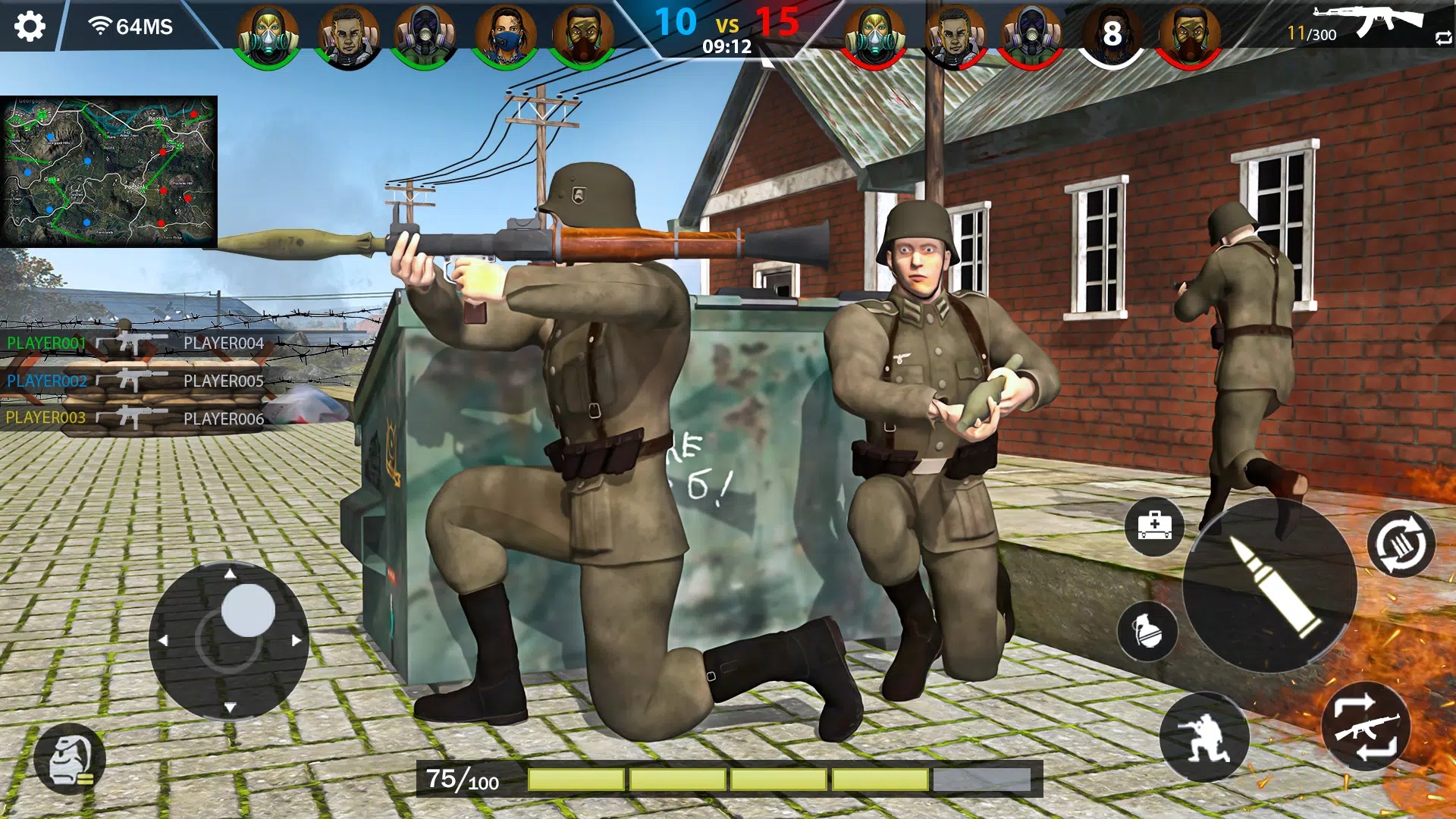Select PLAYER003 in the team list

pos(45,418)
